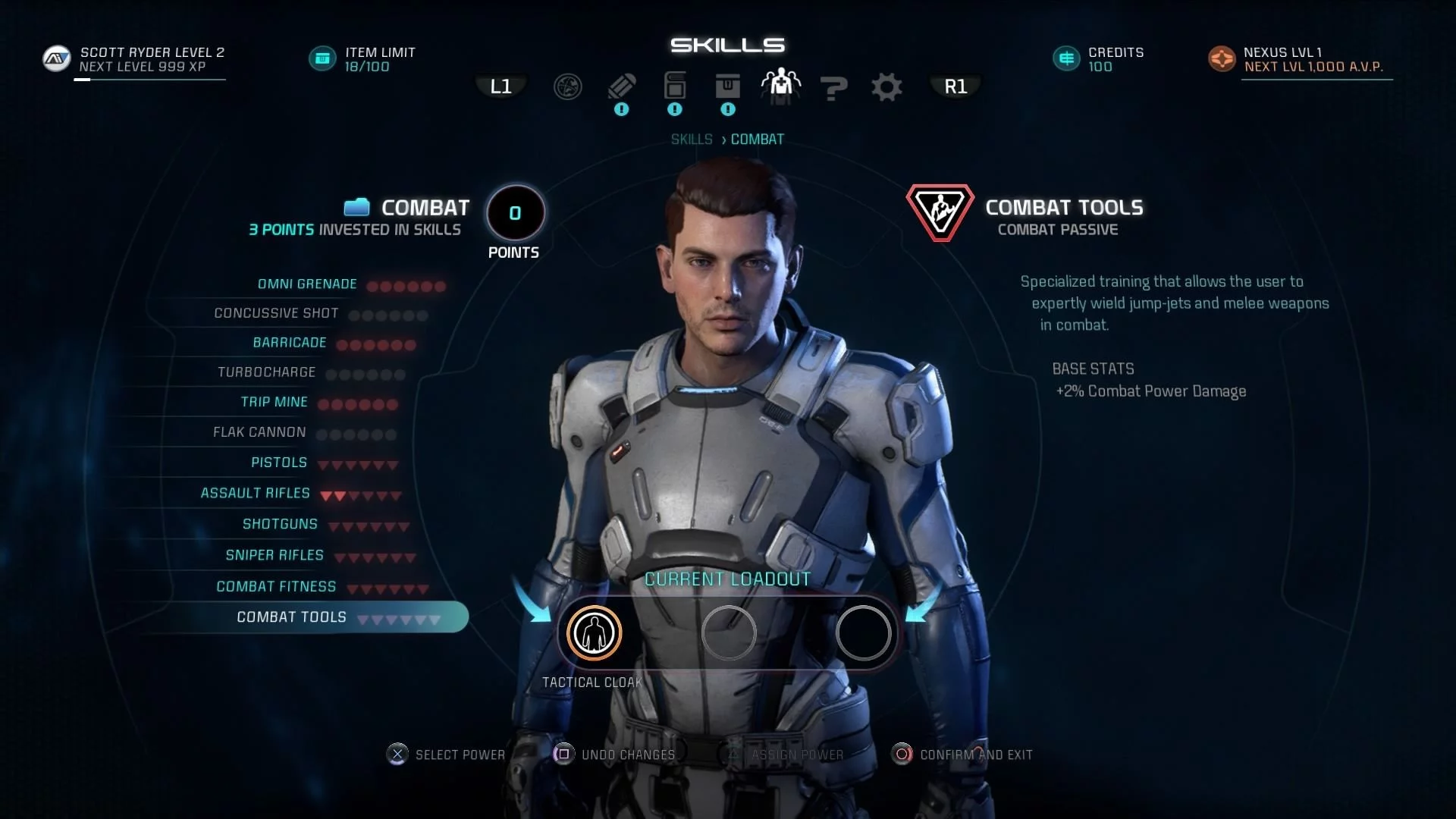This screenshot has width=1456, height=819.
Task: Select the highlighted Combat Tools row
Action: (x=292, y=617)
